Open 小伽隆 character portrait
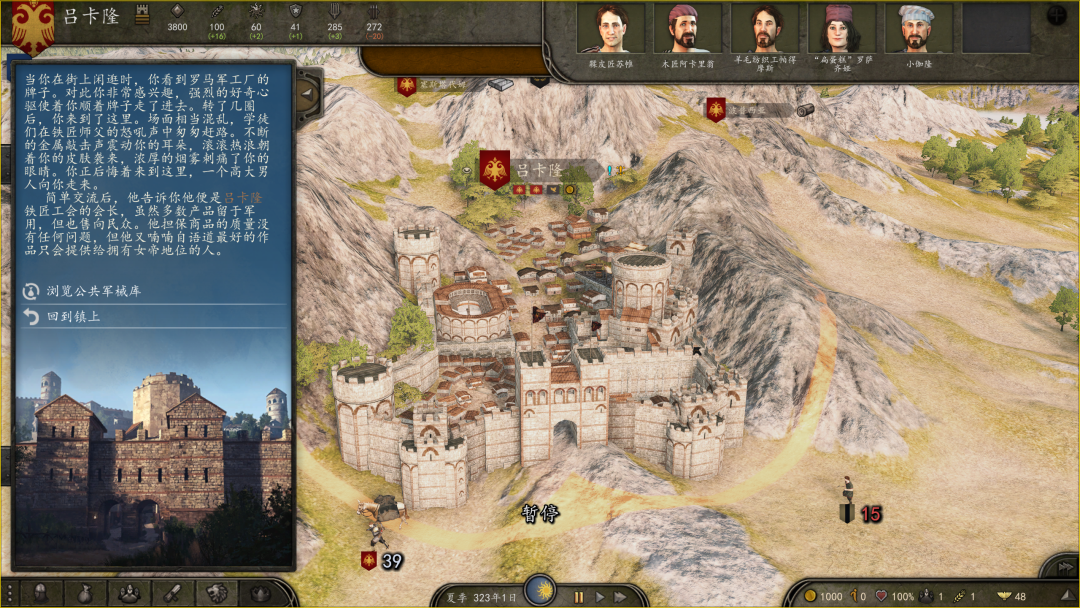This screenshot has width=1080, height=608. click(x=918, y=29)
